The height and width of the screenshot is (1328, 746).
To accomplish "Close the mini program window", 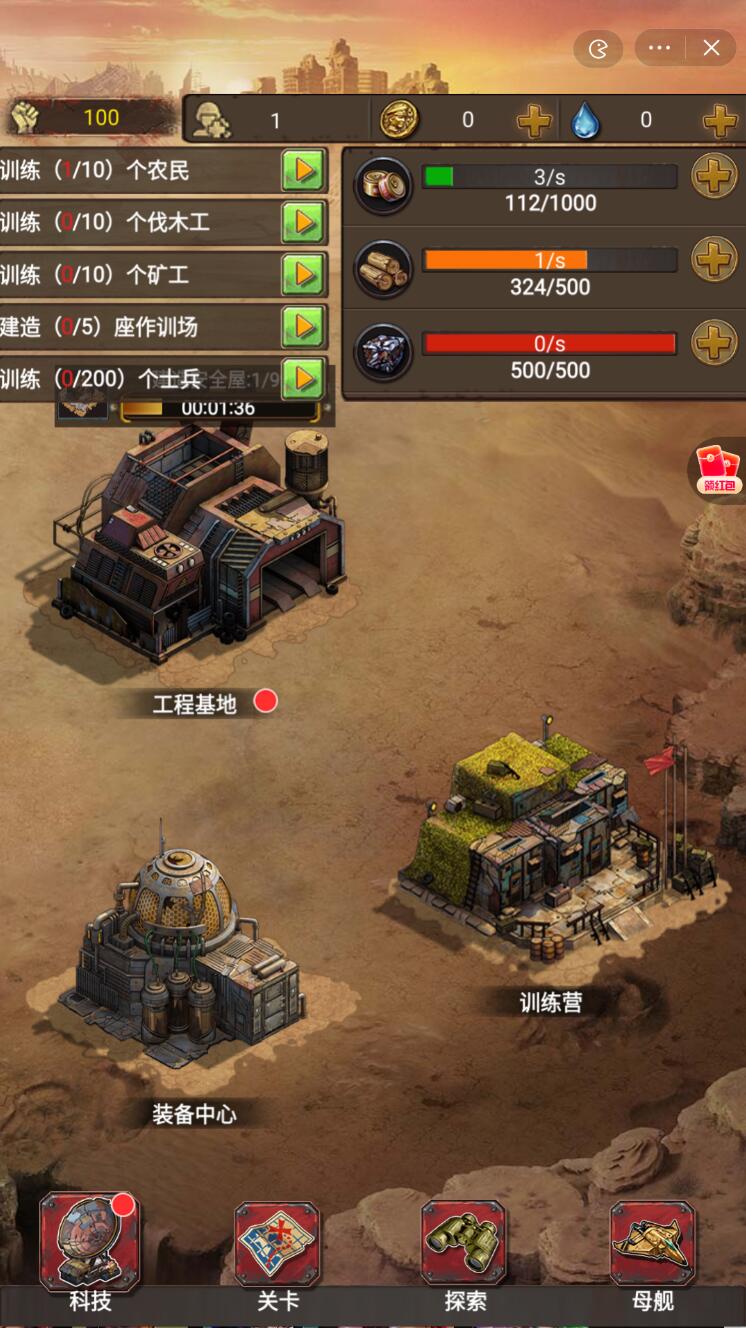I will pyautogui.click(x=711, y=48).
